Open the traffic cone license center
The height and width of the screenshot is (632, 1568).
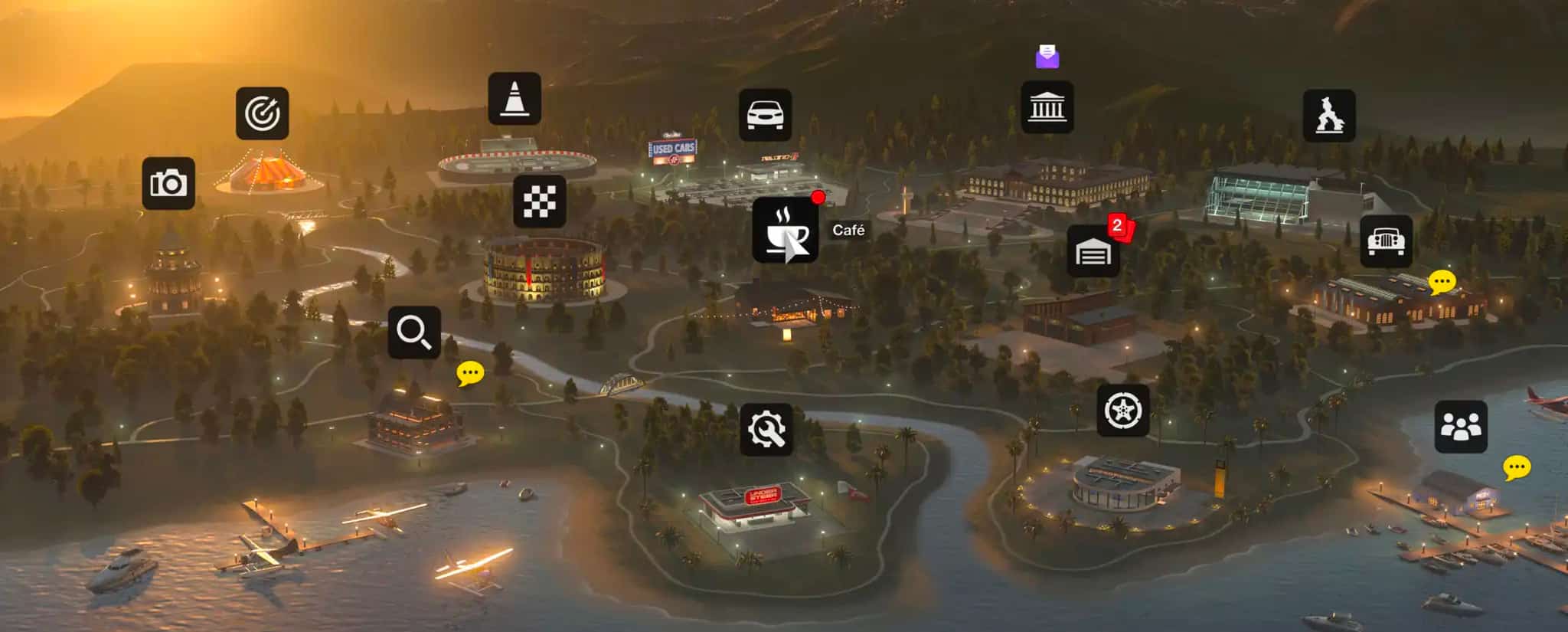514,99
